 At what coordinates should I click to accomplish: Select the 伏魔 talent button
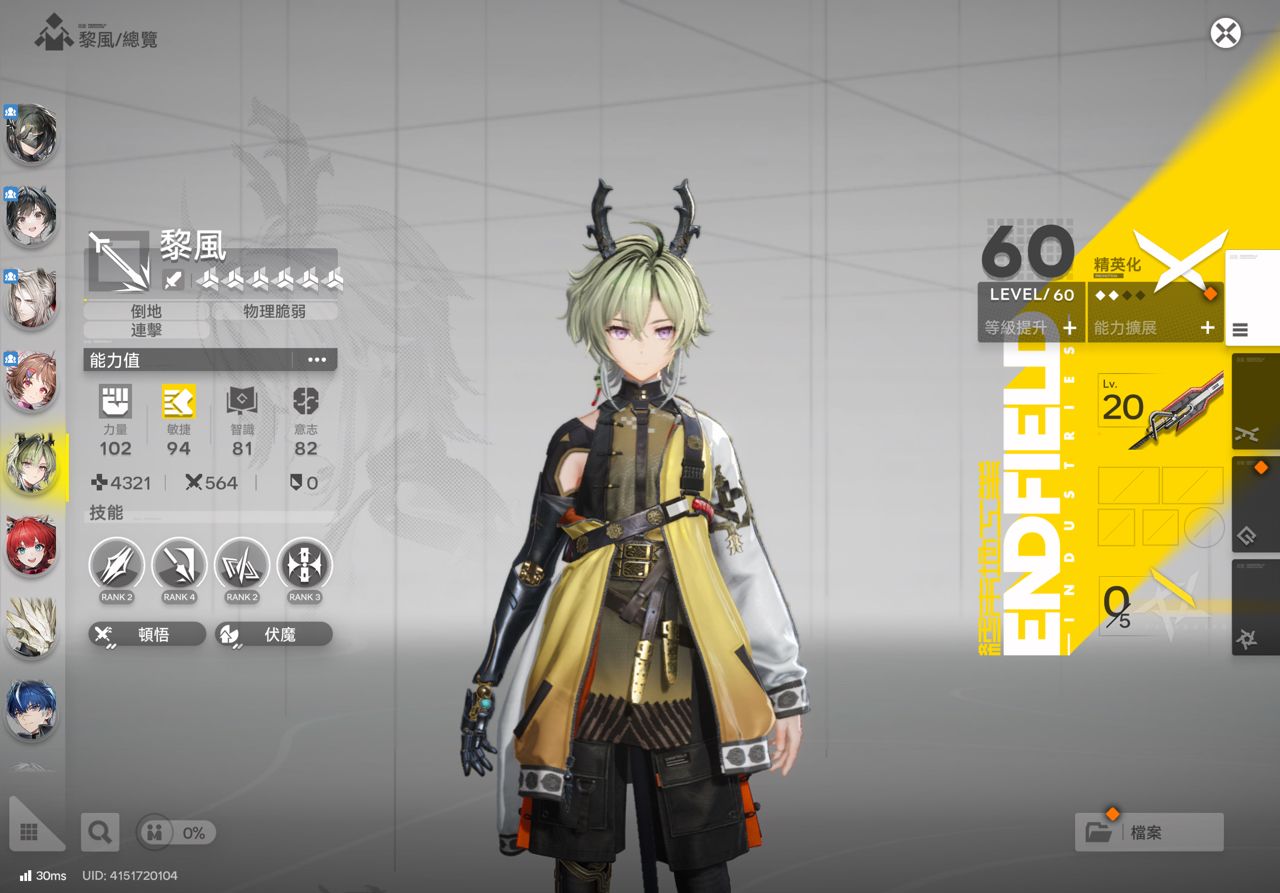(x=273, y=634)
